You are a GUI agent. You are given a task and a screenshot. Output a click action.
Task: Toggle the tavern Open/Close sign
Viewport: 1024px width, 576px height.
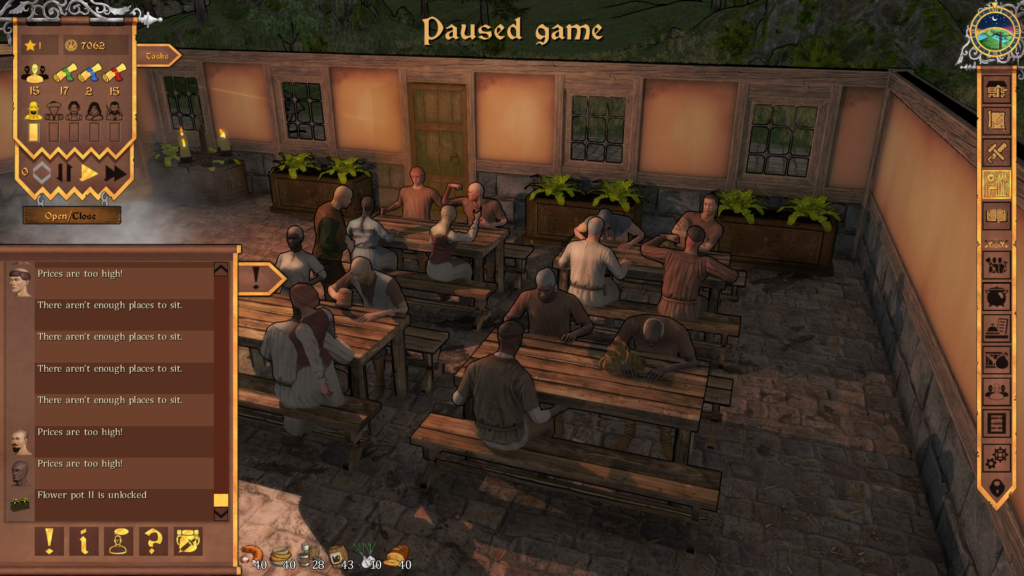72,215
